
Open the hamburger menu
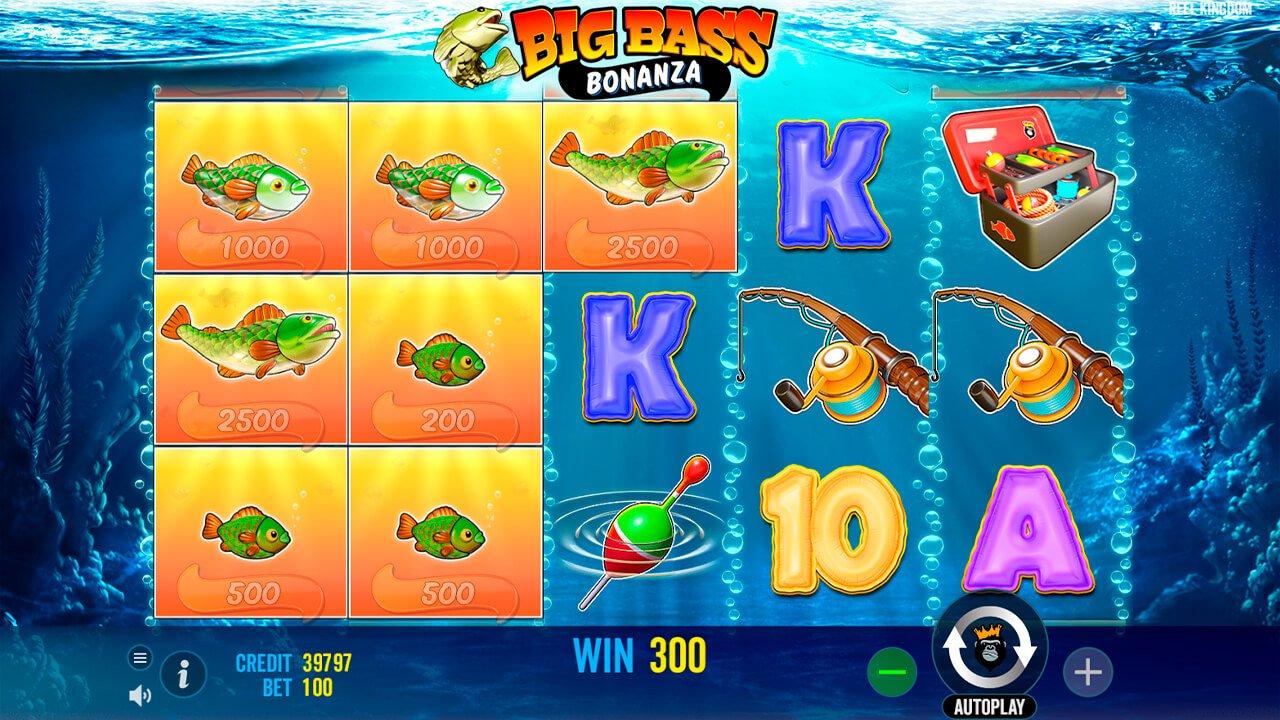point(138,658)
